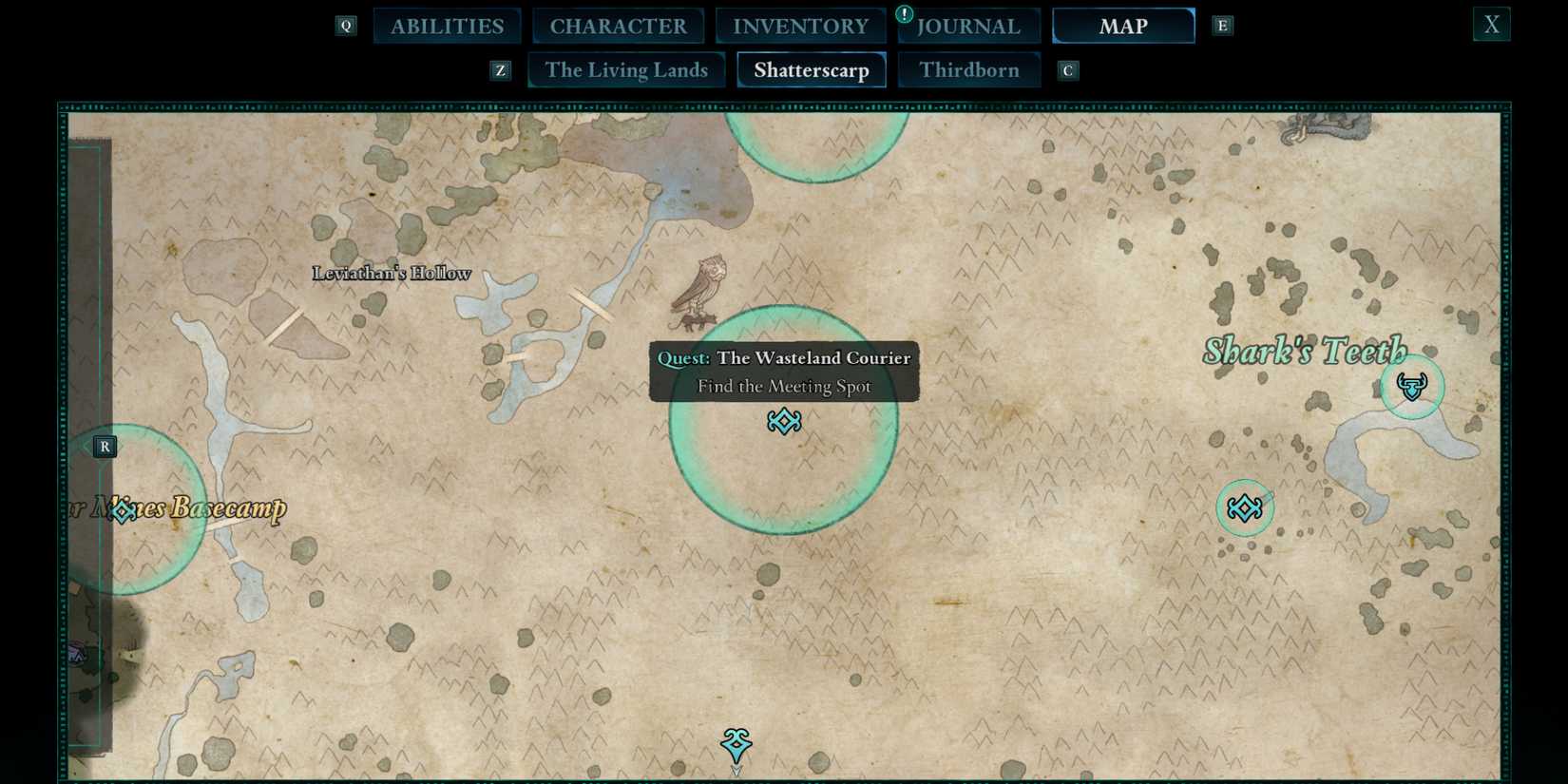The height and width of the screenshot is (784, 1568).
Task: Switch to The Living Lands map
Action: click(626, 69)
